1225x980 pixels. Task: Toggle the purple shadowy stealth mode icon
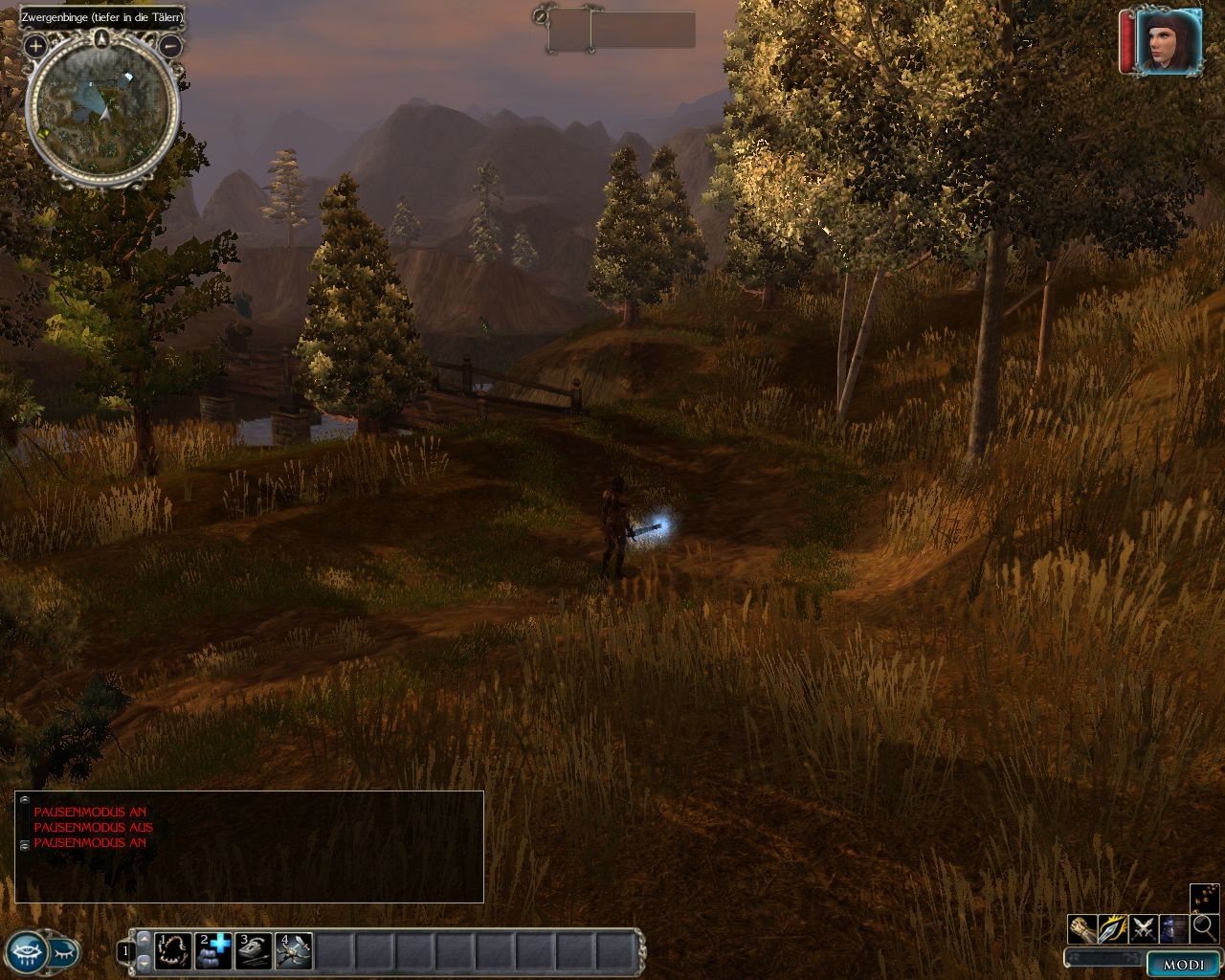coord(1173,928)
